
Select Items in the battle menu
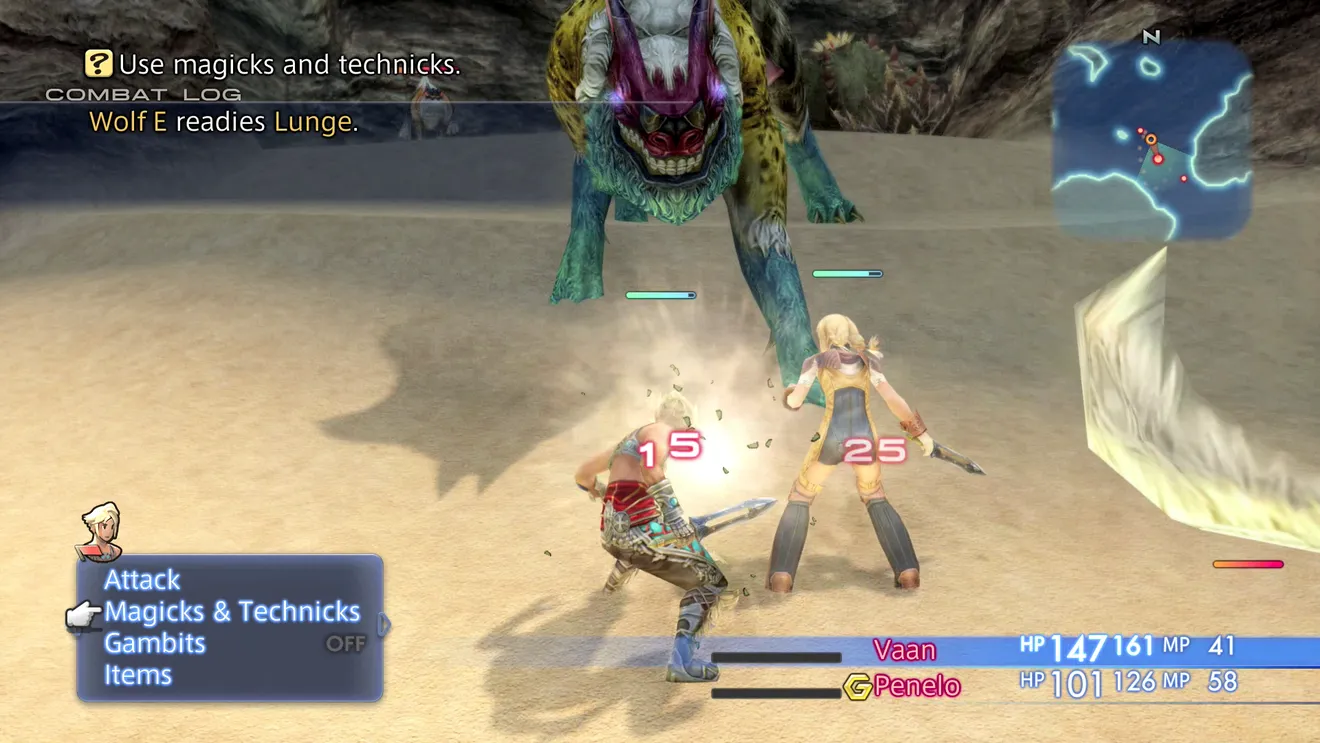[x=138, y=675]
